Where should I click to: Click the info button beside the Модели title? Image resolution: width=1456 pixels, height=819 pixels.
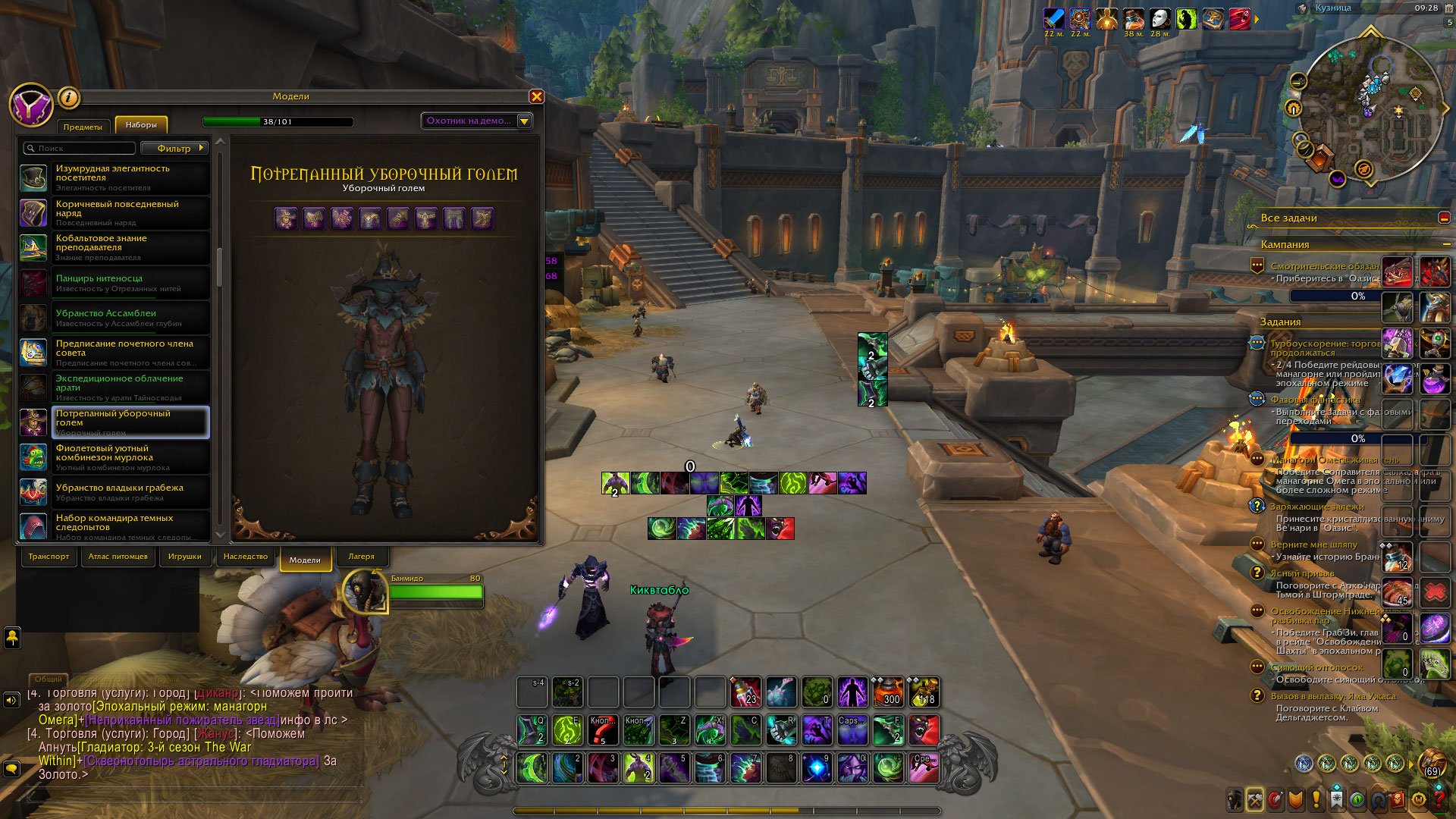pyautogui.click(x=68, y=97)
